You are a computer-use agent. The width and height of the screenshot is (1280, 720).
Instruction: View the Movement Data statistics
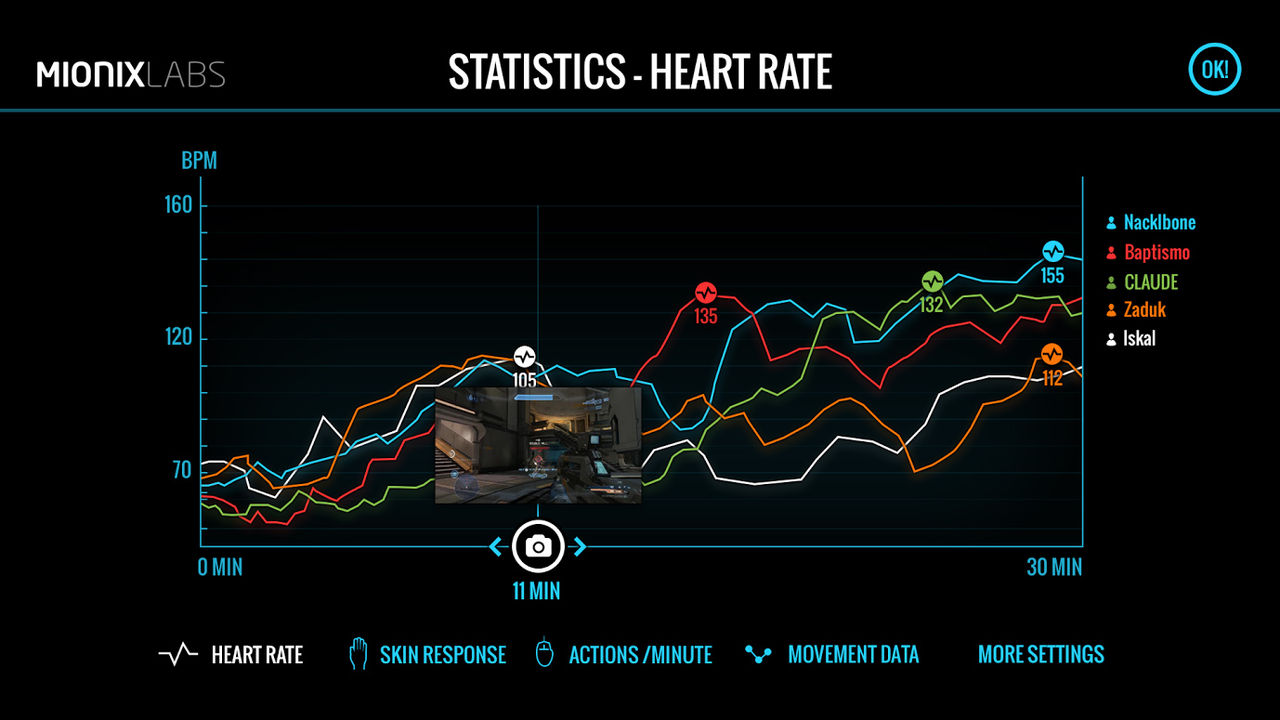click(832, 655)
